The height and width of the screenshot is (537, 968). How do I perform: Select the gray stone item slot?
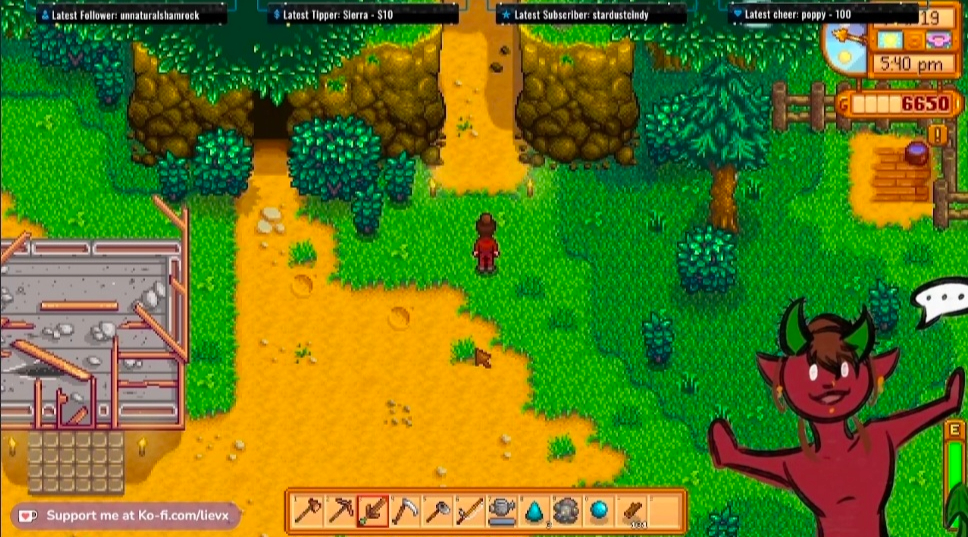tap(566, 512)
